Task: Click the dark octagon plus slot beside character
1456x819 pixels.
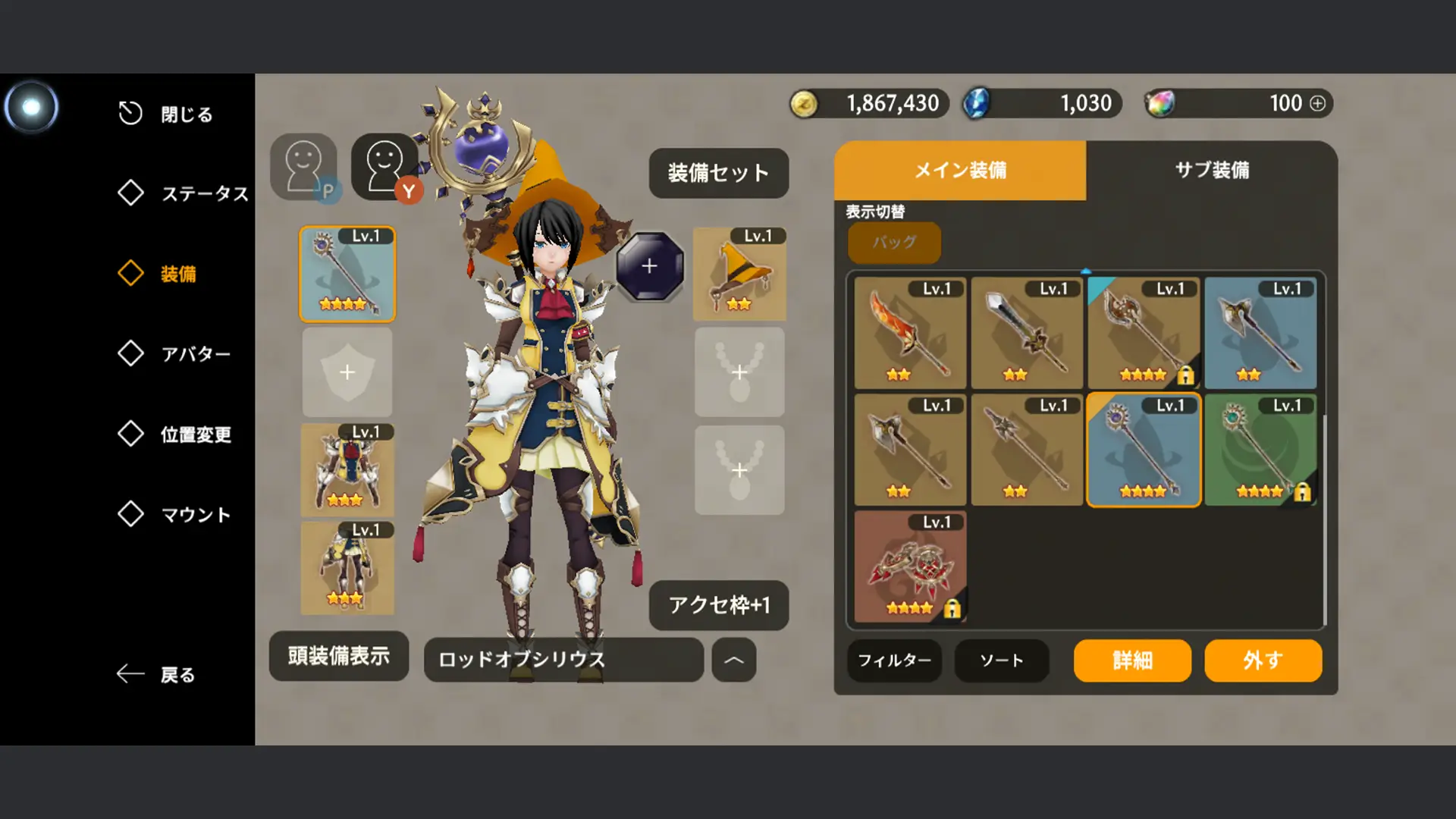Action: point(651,265)
